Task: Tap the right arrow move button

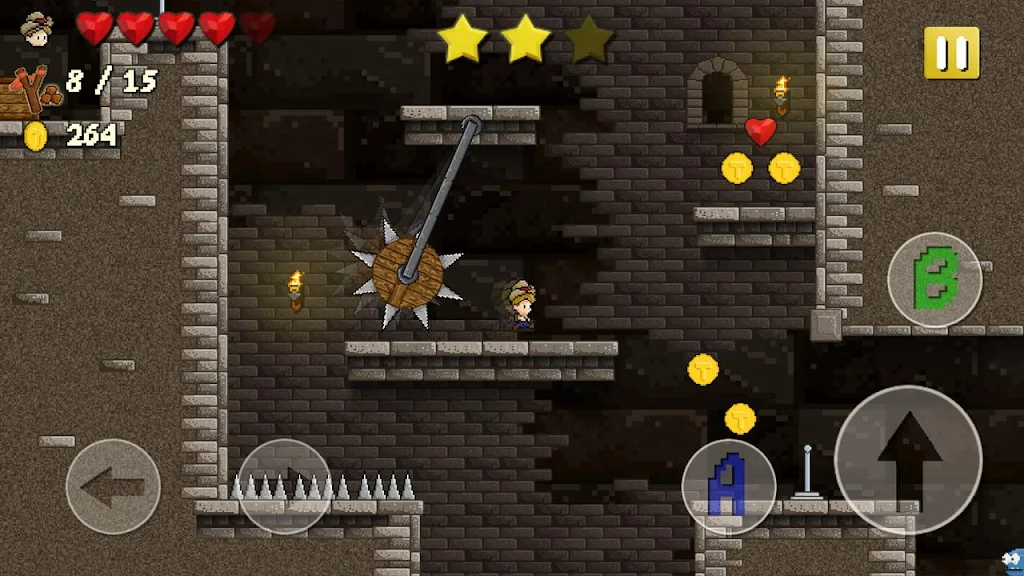Action: point(285,486)
